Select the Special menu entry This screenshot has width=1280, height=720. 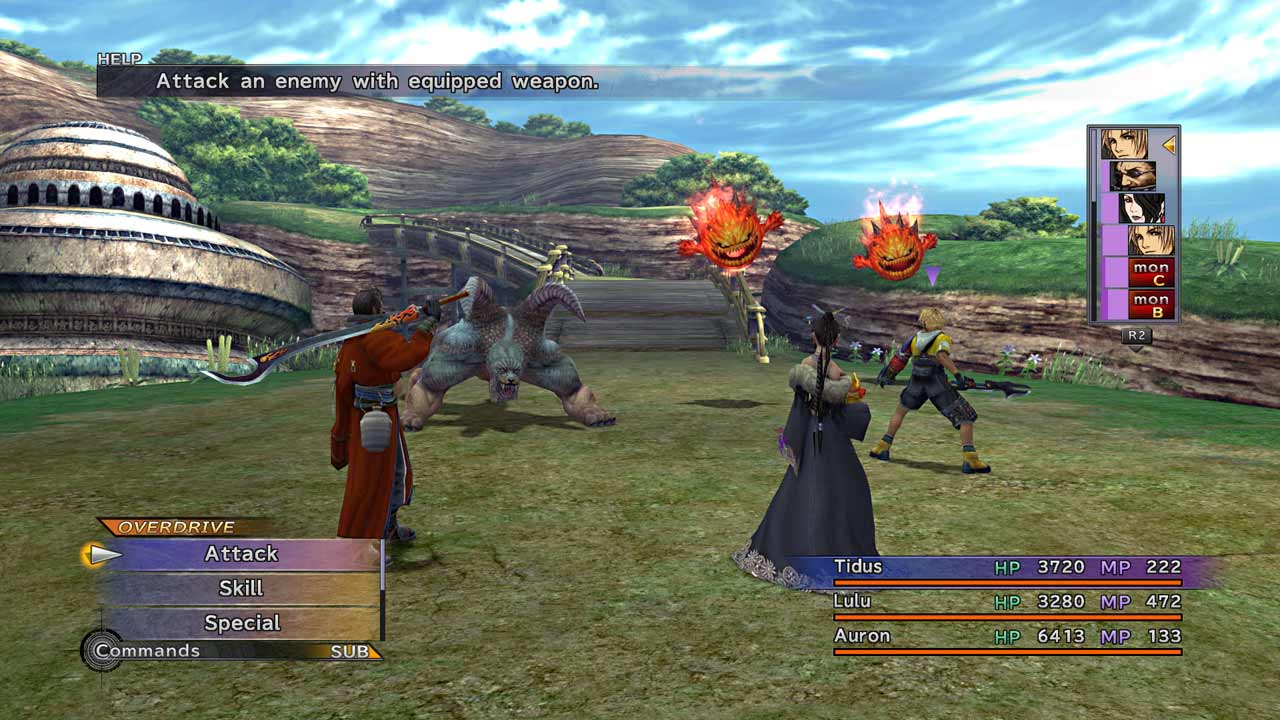coord(244,621)
